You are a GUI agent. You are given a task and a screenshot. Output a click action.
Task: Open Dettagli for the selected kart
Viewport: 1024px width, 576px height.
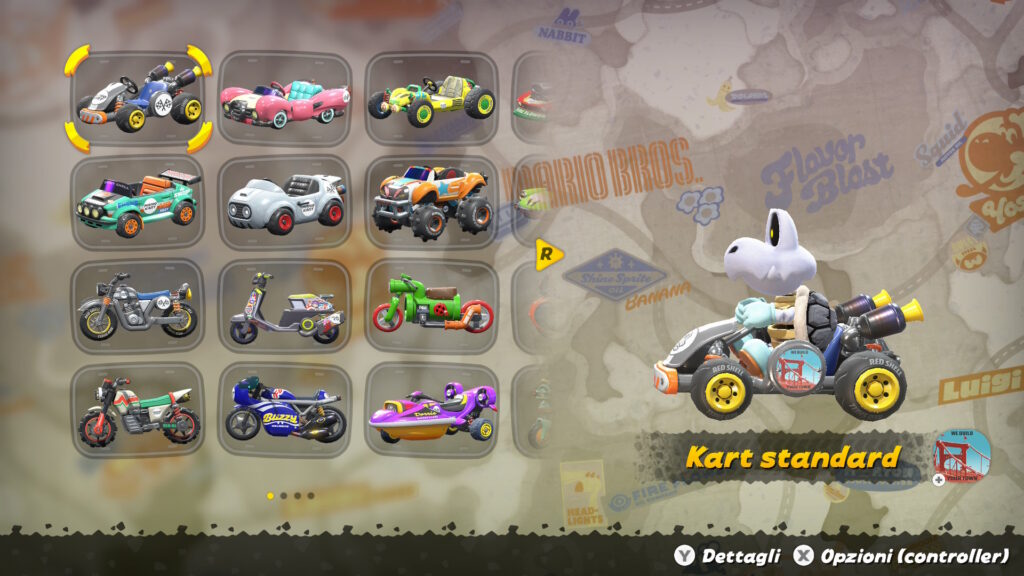728,555
